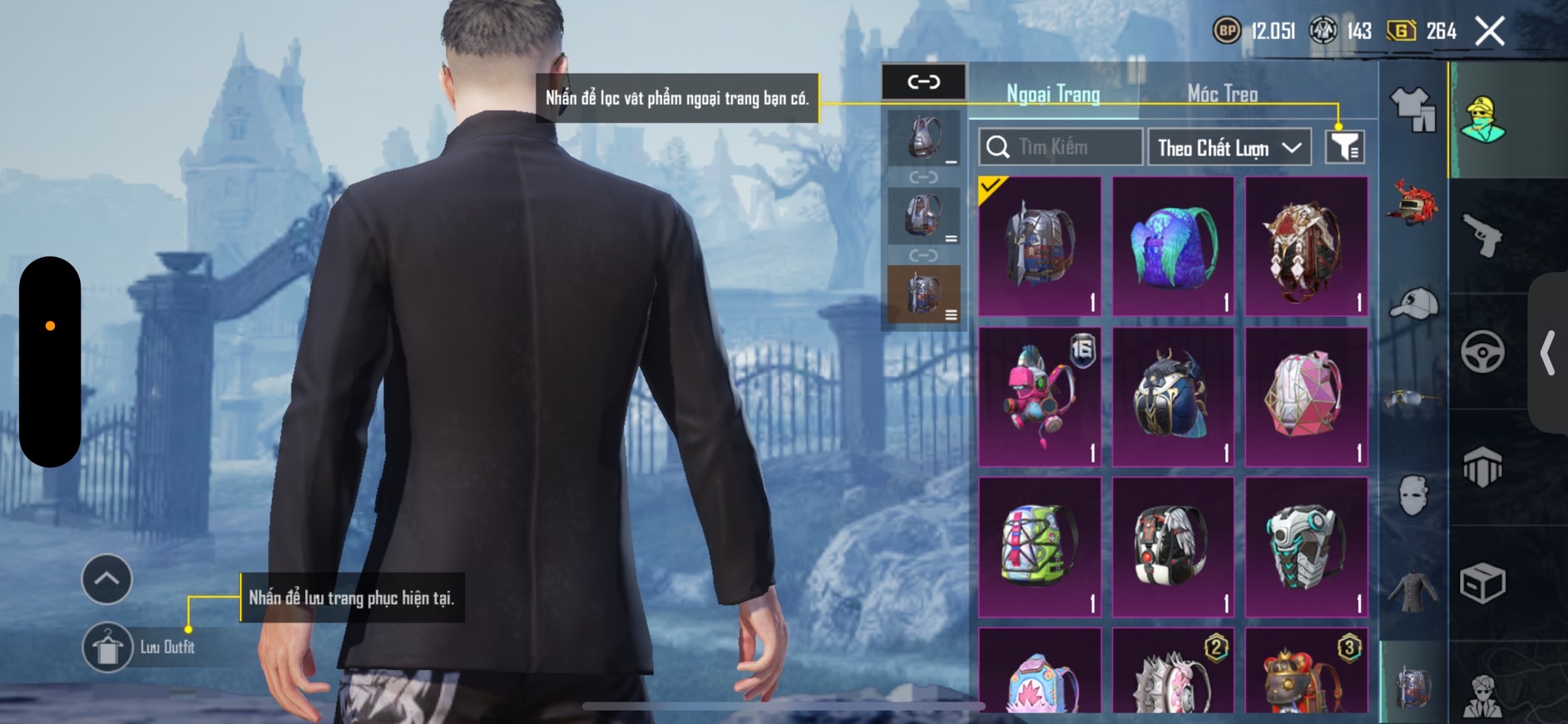Open the supply crate box section
This screenshot has width=1568, height=724.
[x=1483, y=583]
